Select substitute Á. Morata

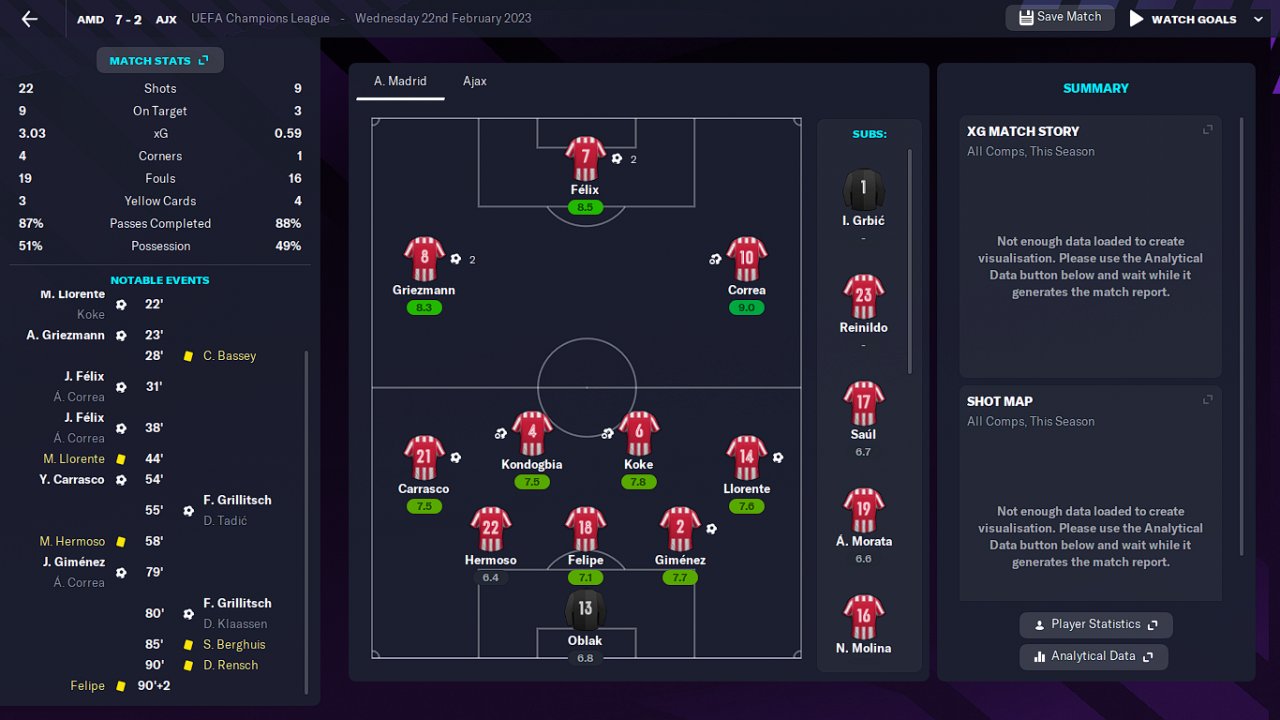tap(863, 511)
